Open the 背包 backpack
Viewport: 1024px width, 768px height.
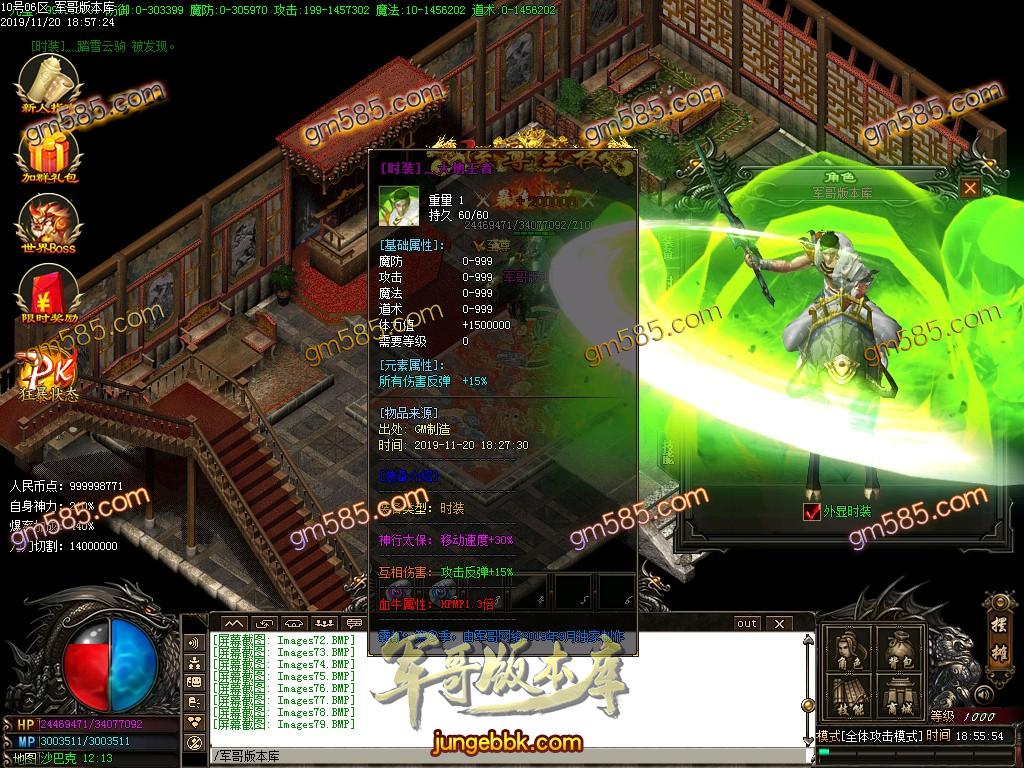(x=898, y=651)
